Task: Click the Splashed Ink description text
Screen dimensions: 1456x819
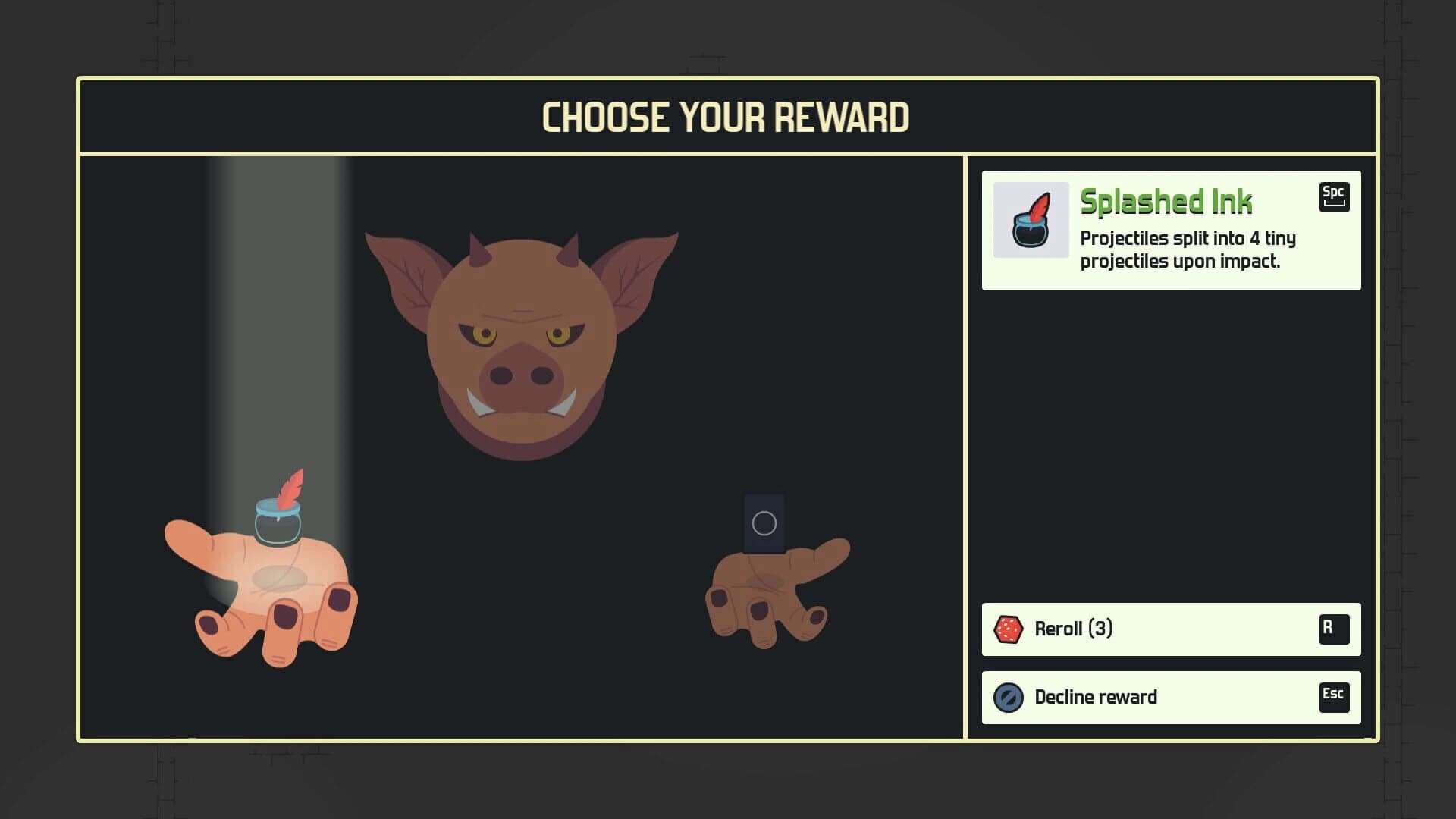Action: [1188, 250]
